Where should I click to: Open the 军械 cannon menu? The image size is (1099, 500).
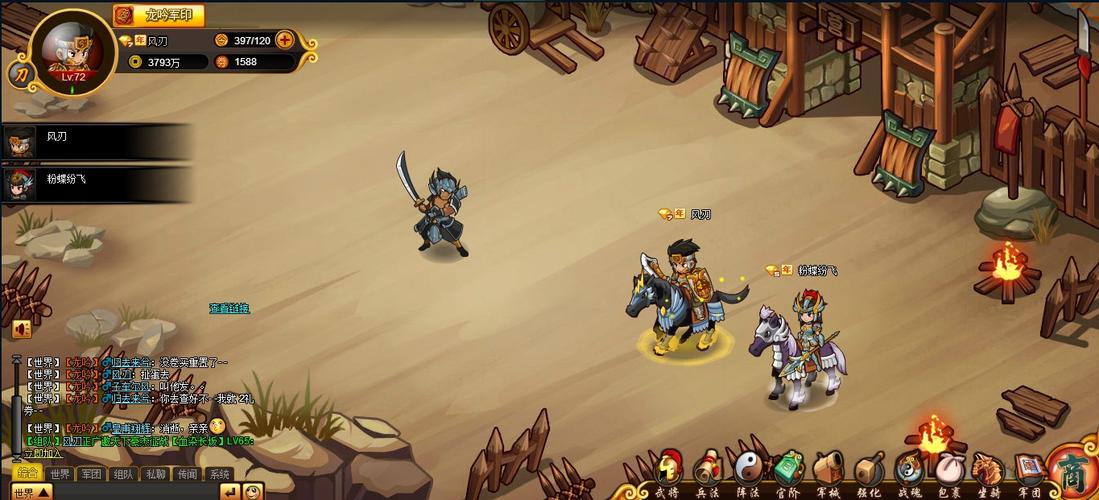(828, 471)
